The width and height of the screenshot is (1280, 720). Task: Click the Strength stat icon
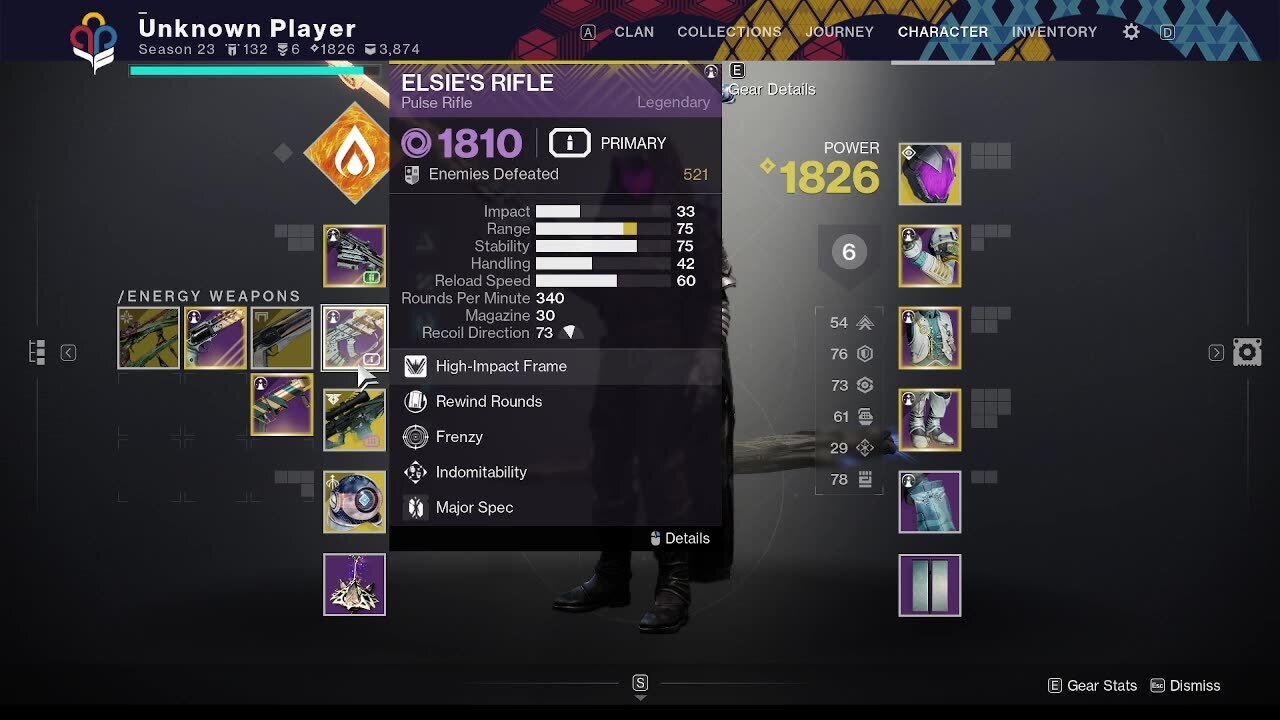(x=864, y=479)
